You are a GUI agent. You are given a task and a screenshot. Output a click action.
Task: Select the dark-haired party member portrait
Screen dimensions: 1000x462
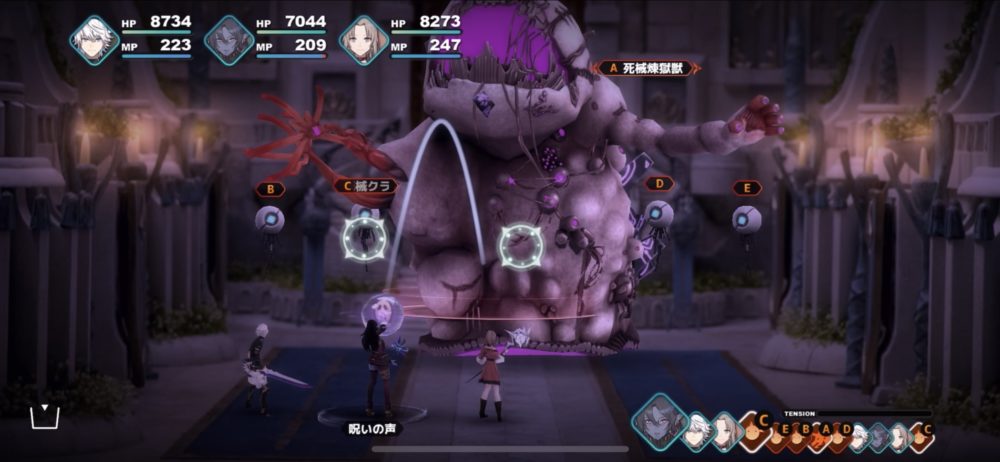click(x=229, y=40)
